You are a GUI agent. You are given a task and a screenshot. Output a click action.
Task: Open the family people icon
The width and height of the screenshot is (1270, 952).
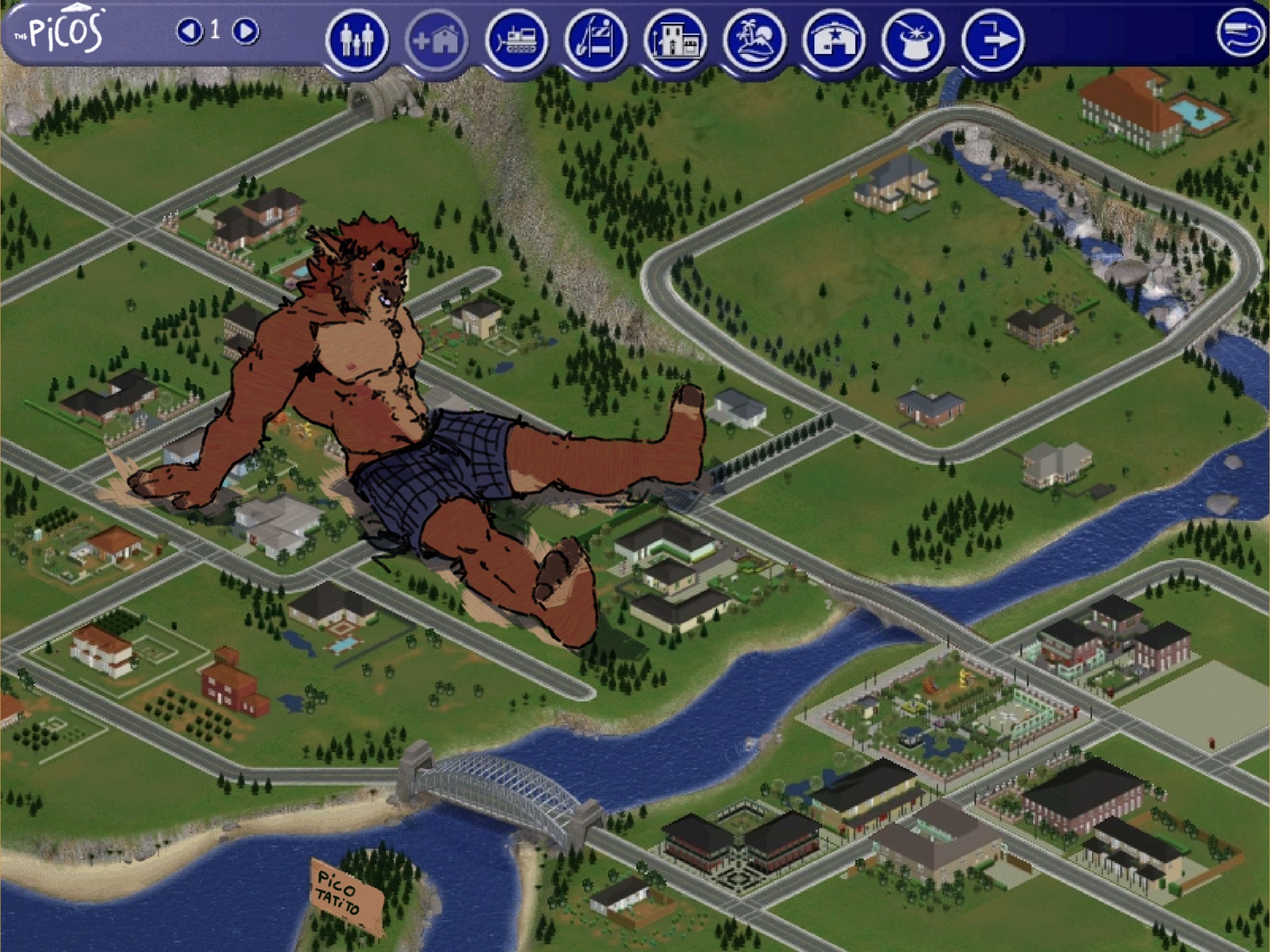(x=357, y=40)
